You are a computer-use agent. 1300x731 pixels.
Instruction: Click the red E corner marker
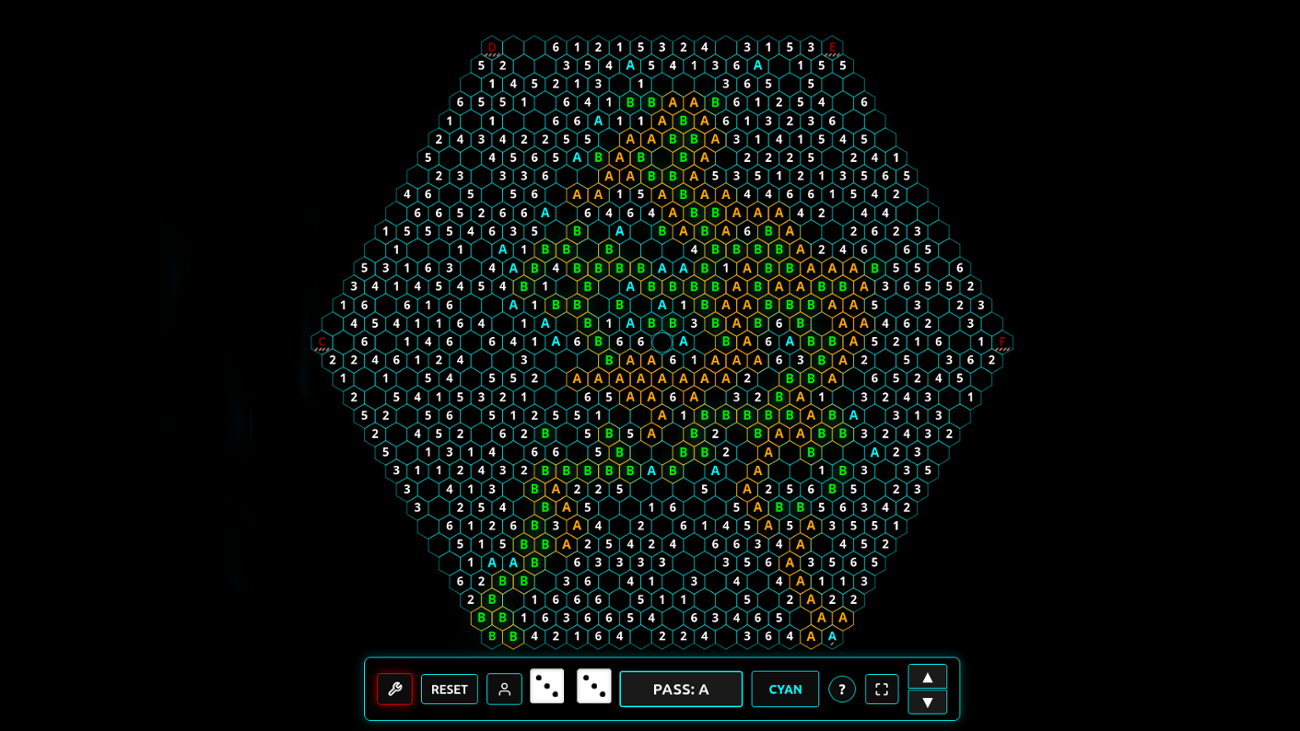[831, 45]
